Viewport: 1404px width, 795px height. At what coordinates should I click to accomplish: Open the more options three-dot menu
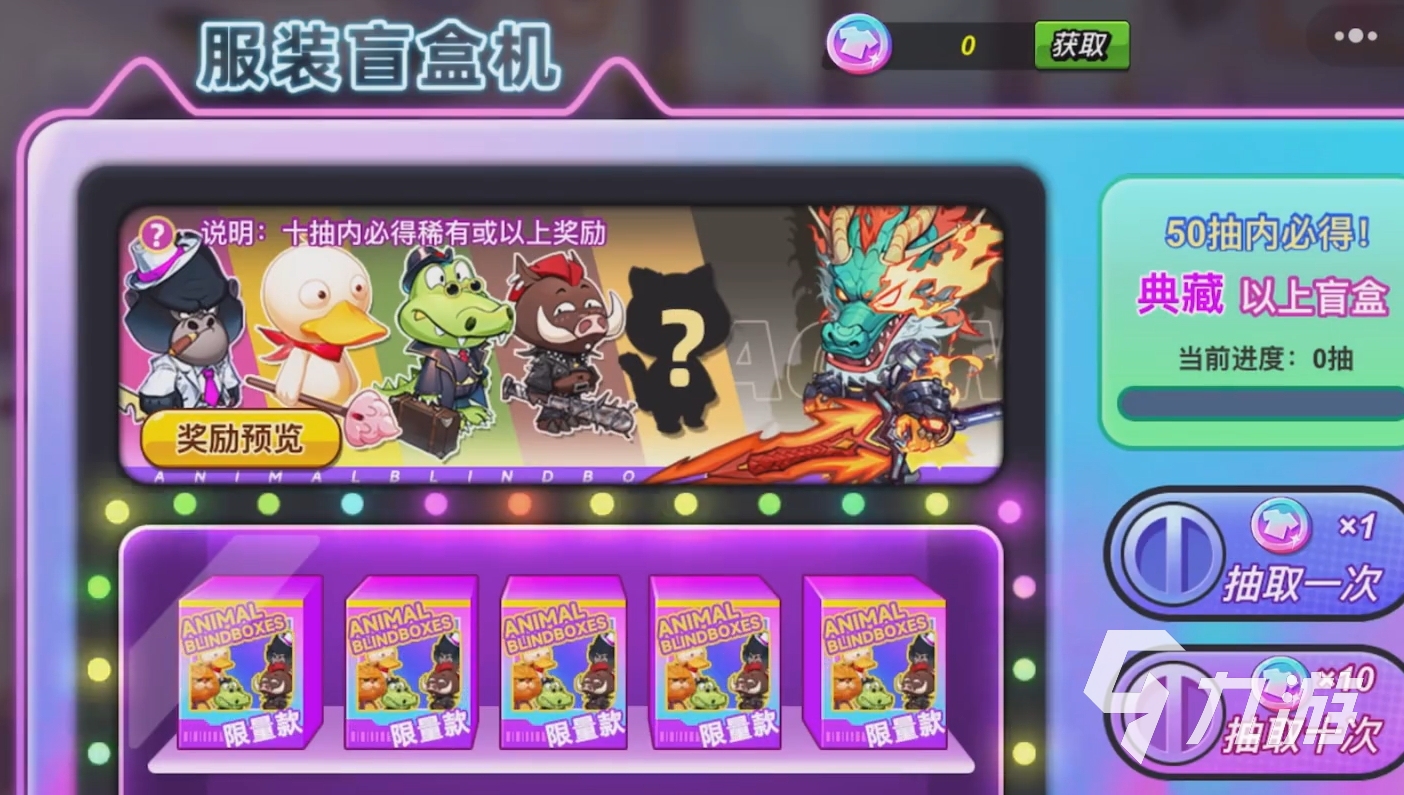1356,38
